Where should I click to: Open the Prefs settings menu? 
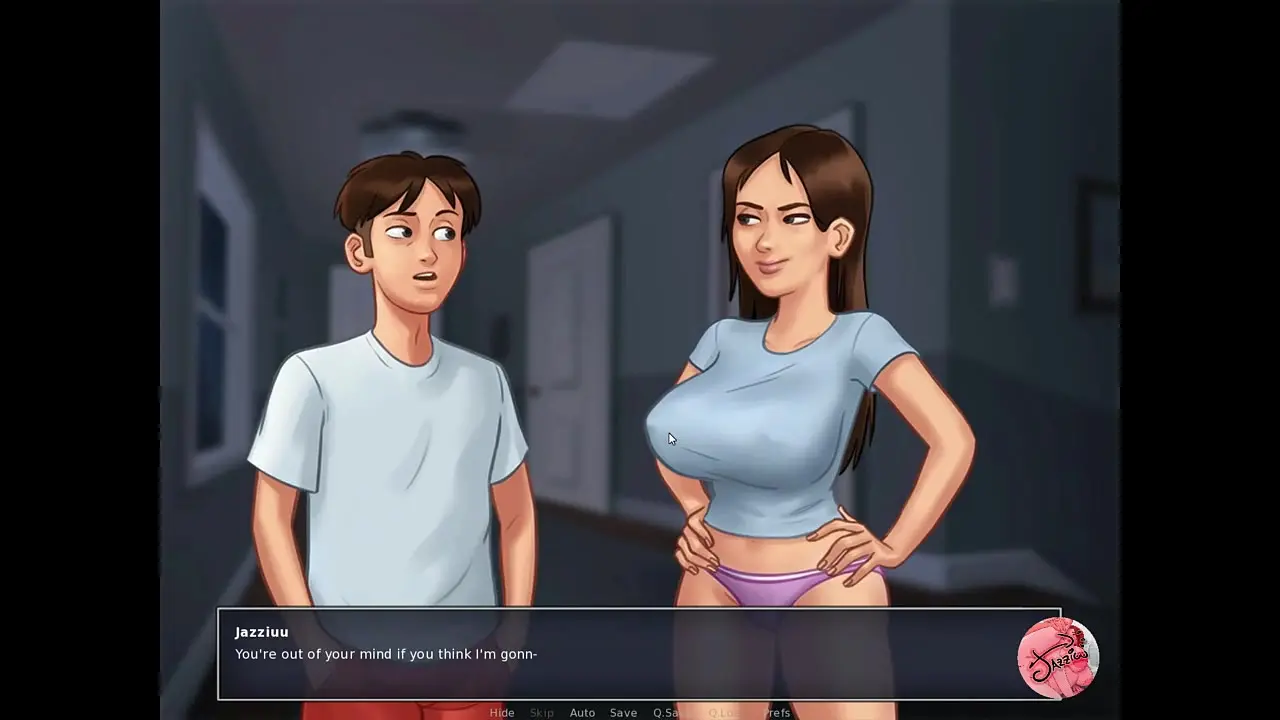coord(776,713)
